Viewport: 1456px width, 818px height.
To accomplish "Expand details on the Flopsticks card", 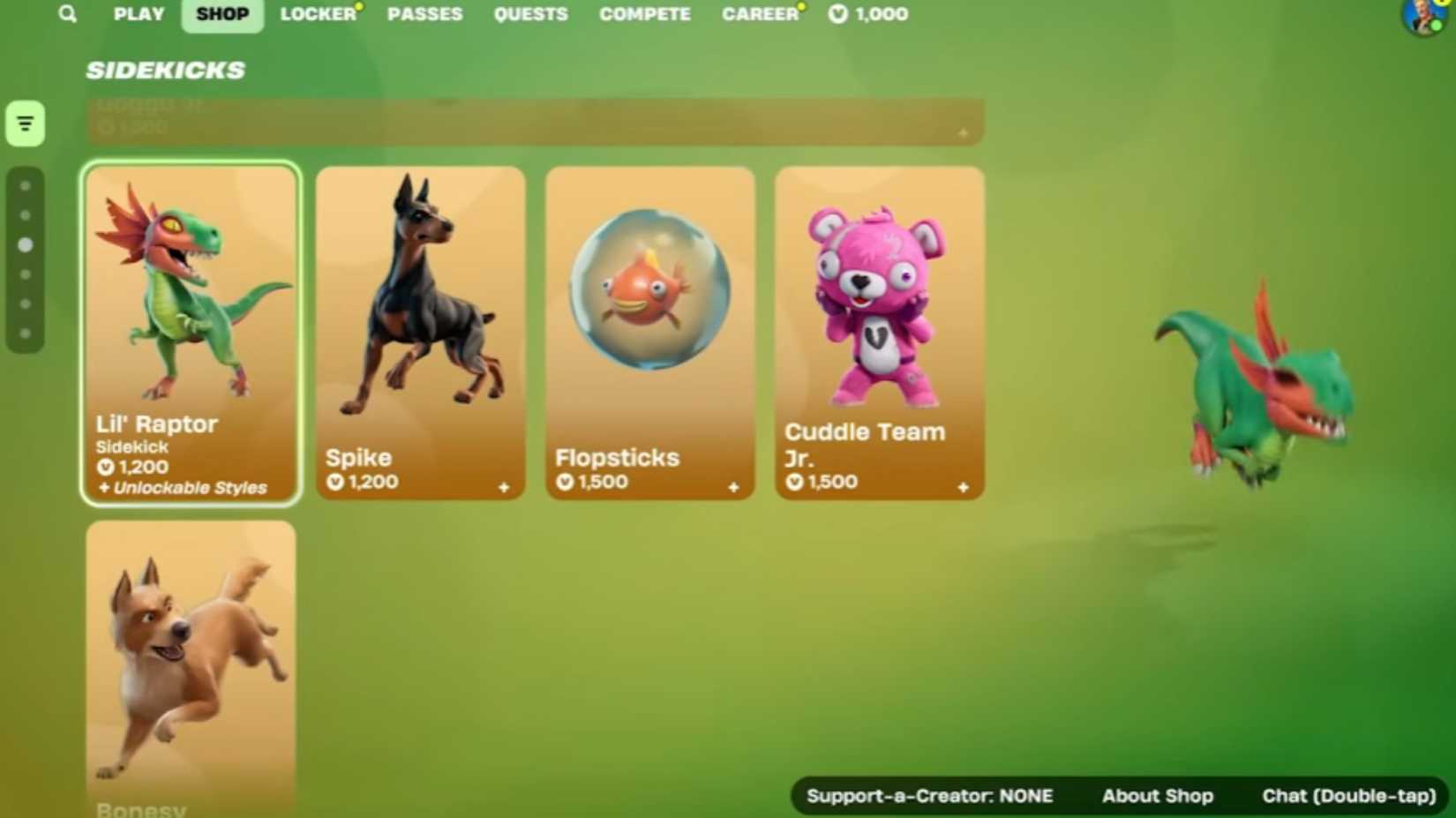I will 733,487.
